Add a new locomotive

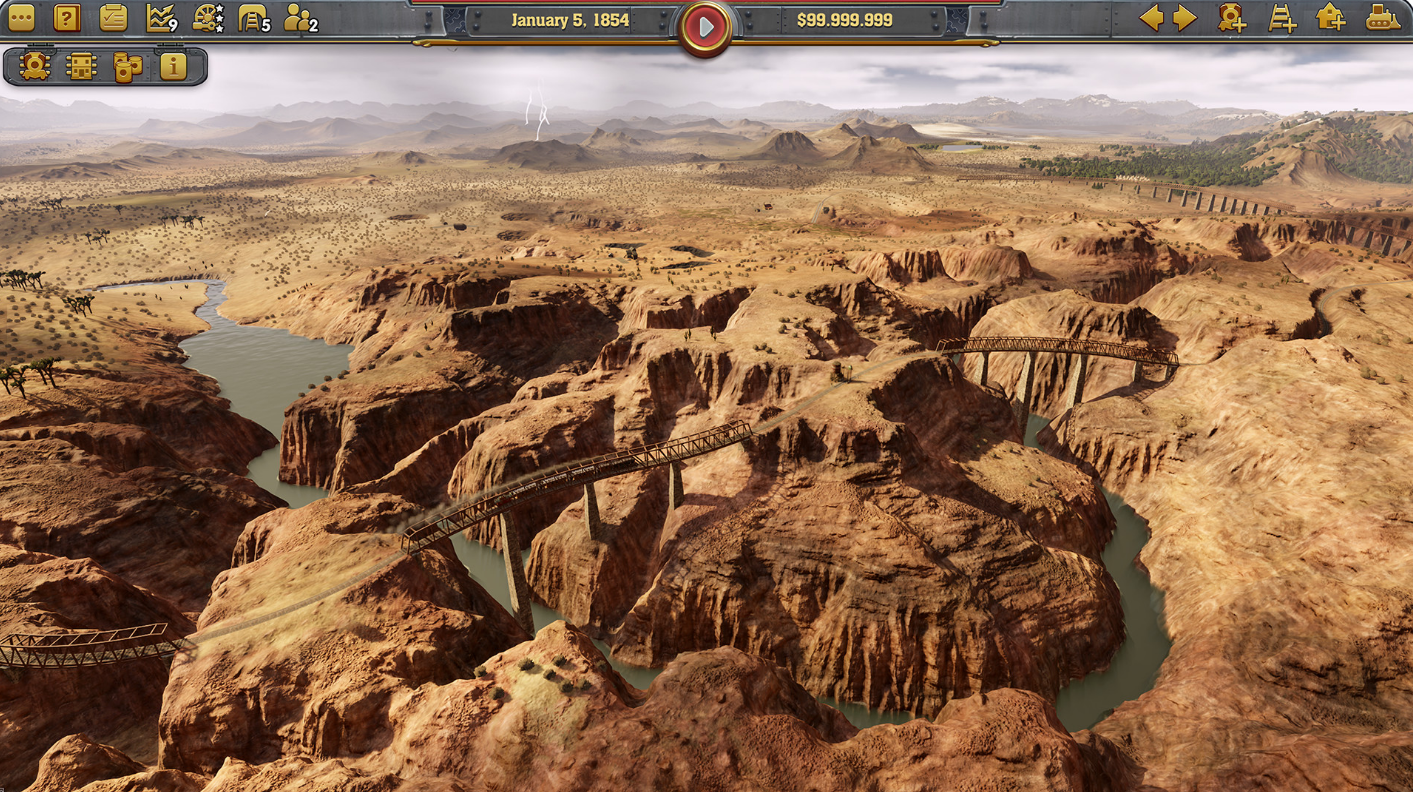coord(1232,18)
